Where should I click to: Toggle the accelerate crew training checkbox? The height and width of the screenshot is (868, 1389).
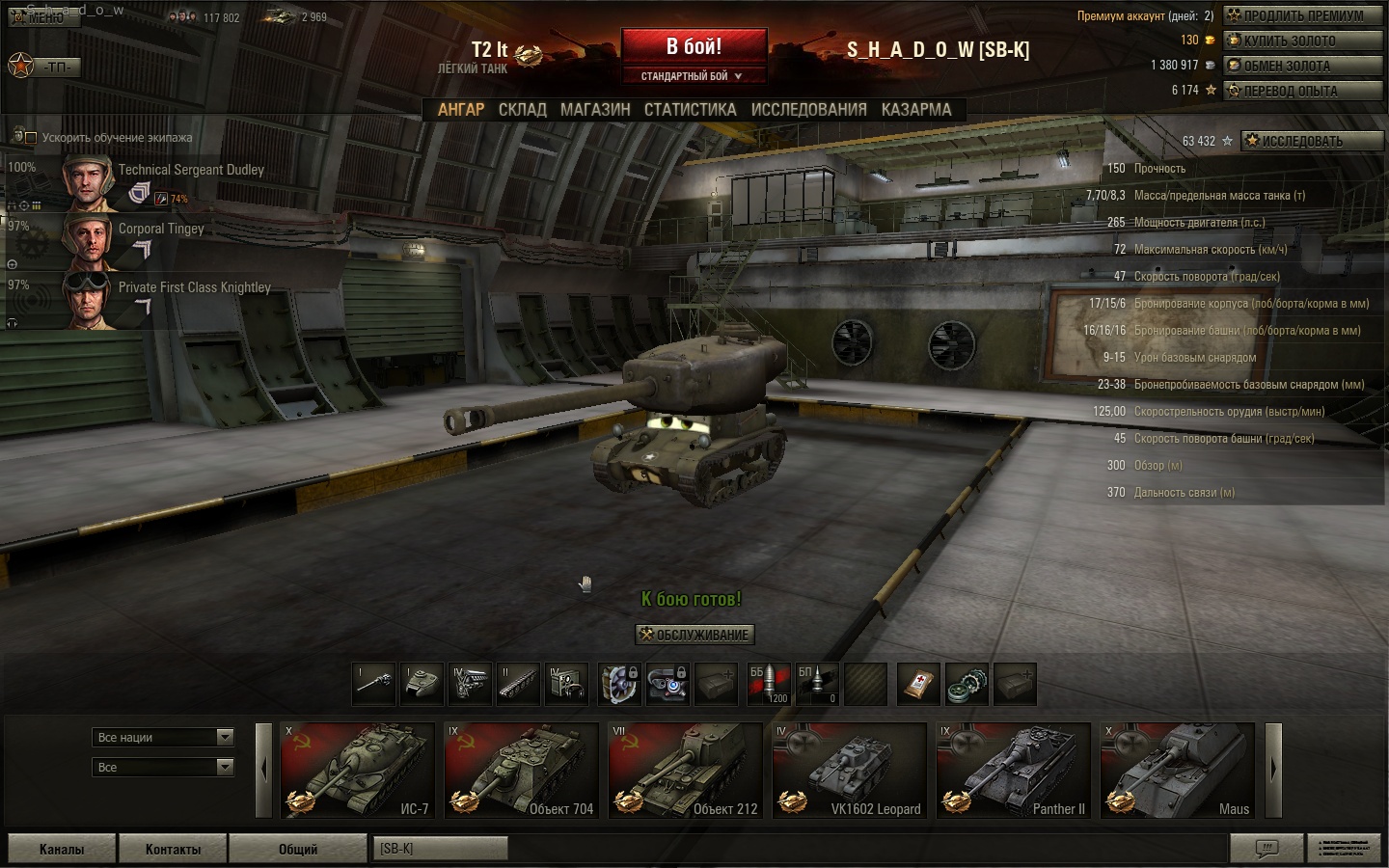pyautogui.click(x=30, y=138)
